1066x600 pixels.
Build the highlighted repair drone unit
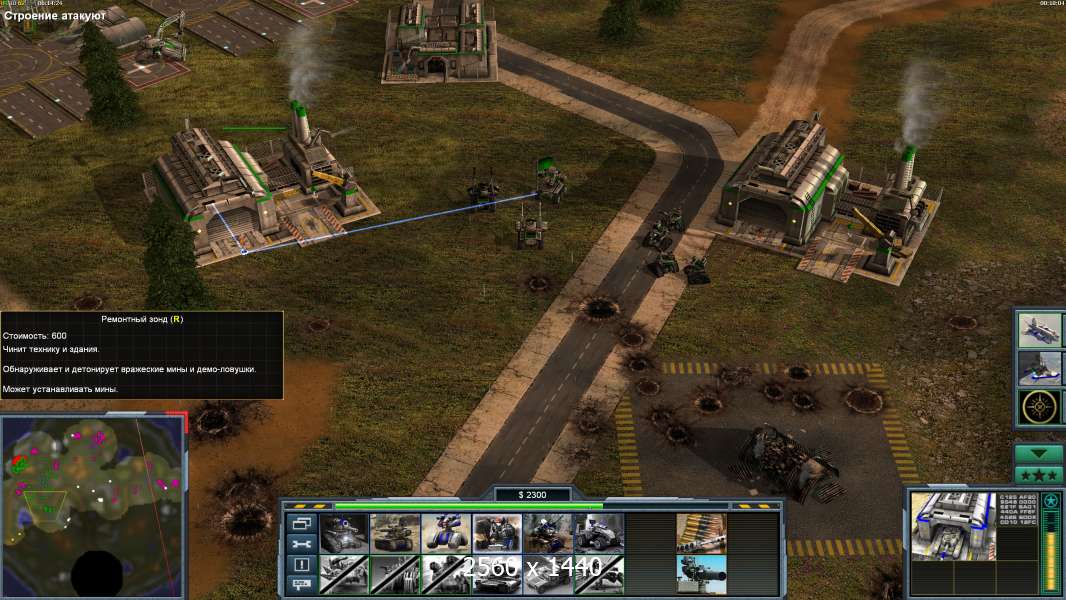497,534
